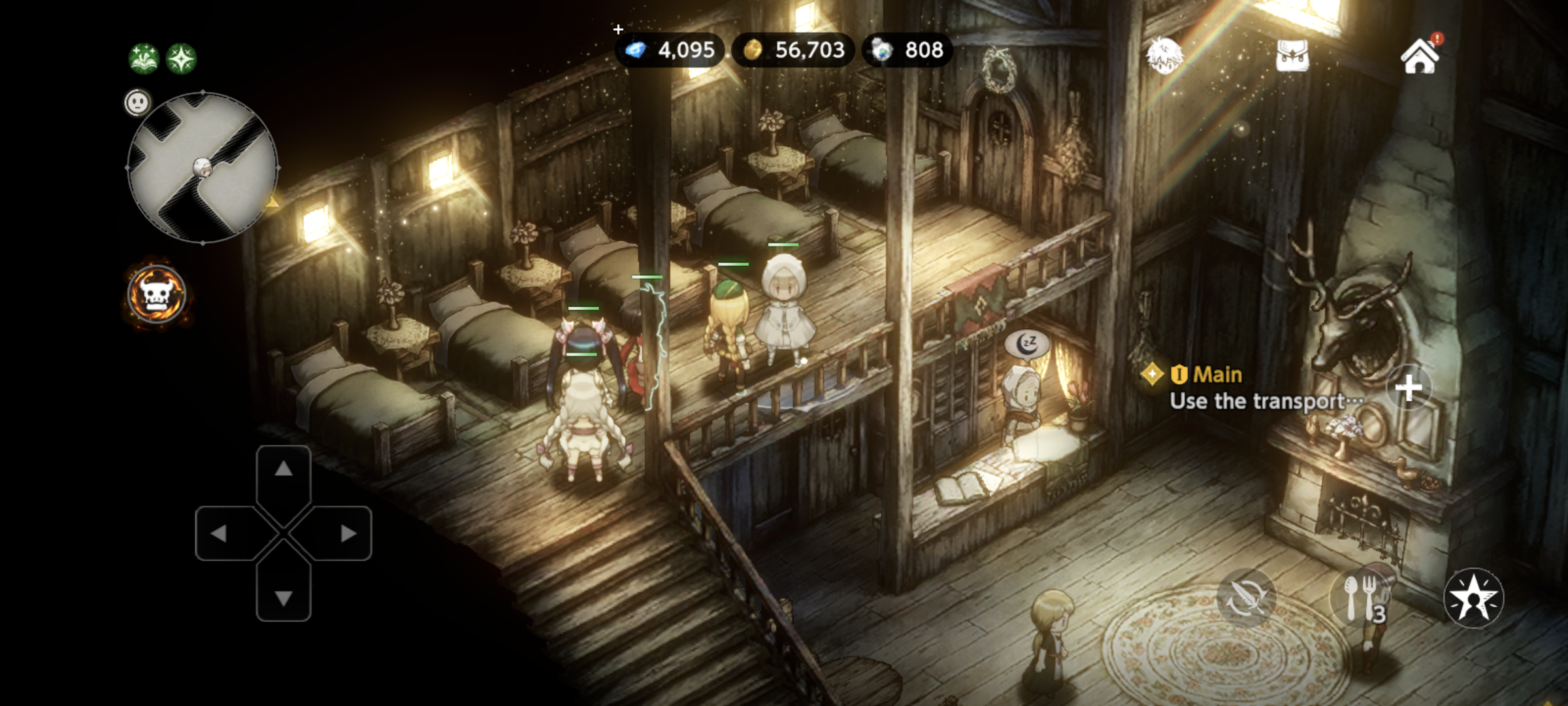Screen dimensions: 1568x706
Task: Open the character head menu
Action: point(1164,56)
